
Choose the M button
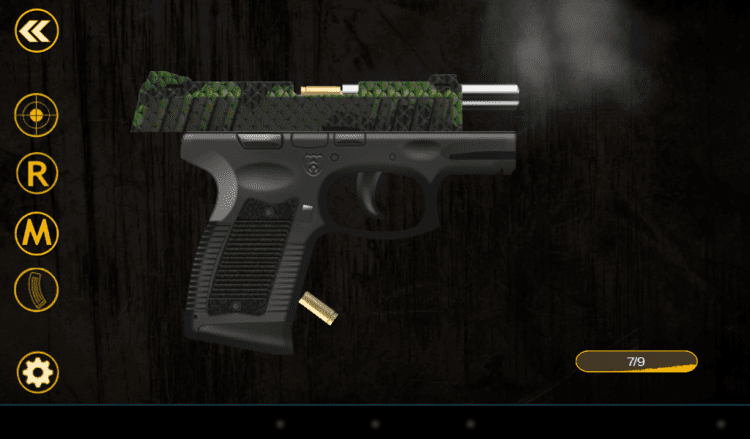tap(37, 233)
